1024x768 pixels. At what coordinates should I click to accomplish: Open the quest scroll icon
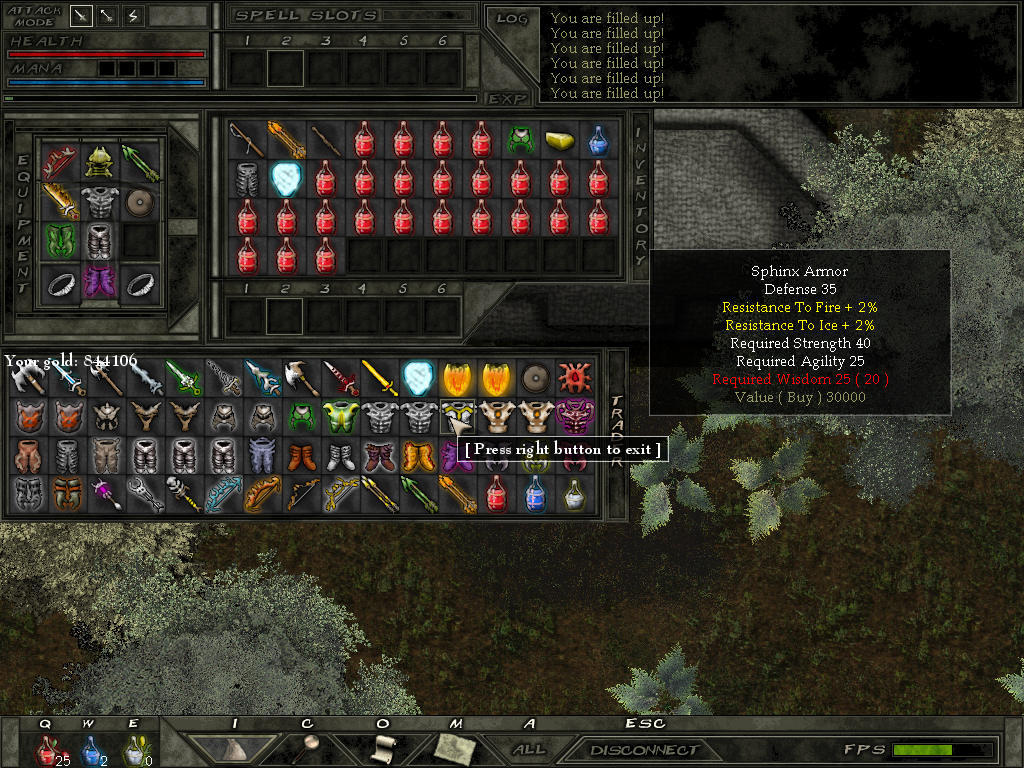pyautogui.click(x=384, y=748)
